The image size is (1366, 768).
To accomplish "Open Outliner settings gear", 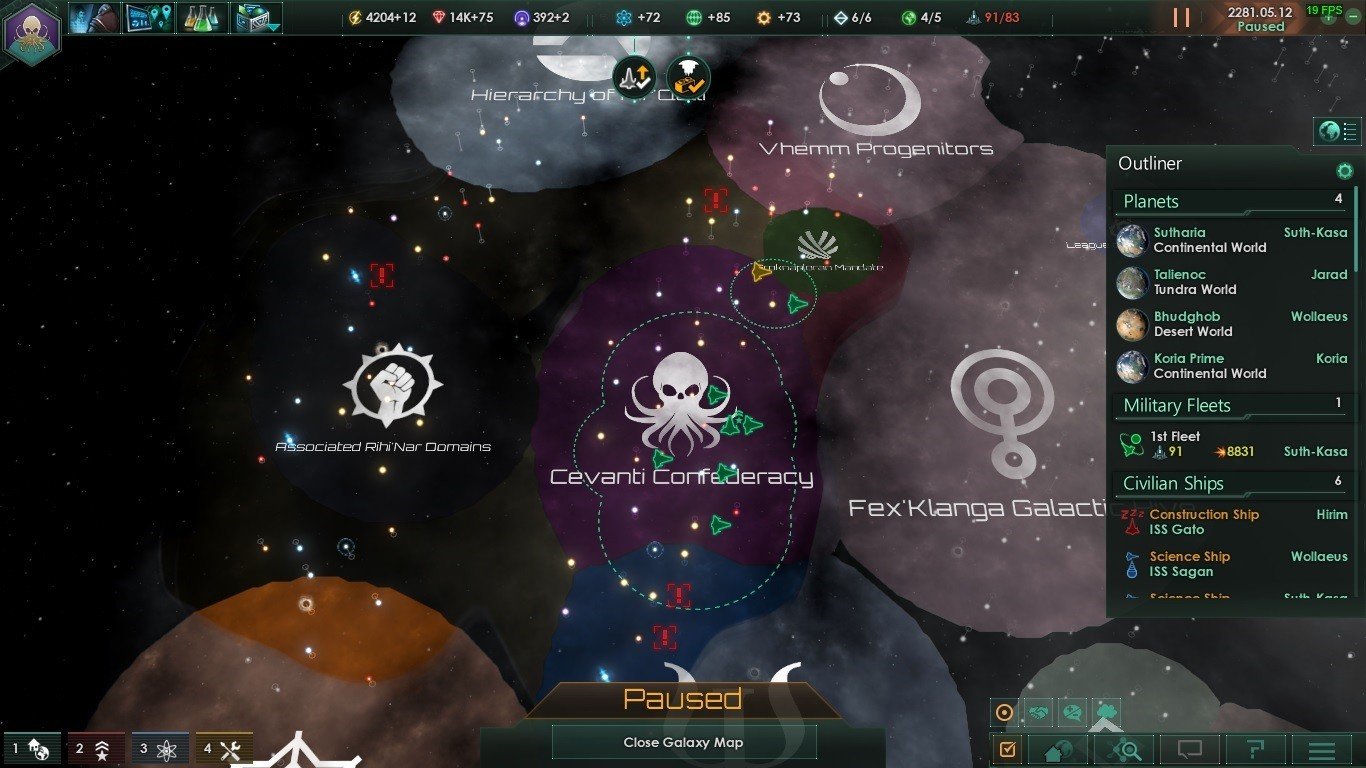I will 1345,171.
